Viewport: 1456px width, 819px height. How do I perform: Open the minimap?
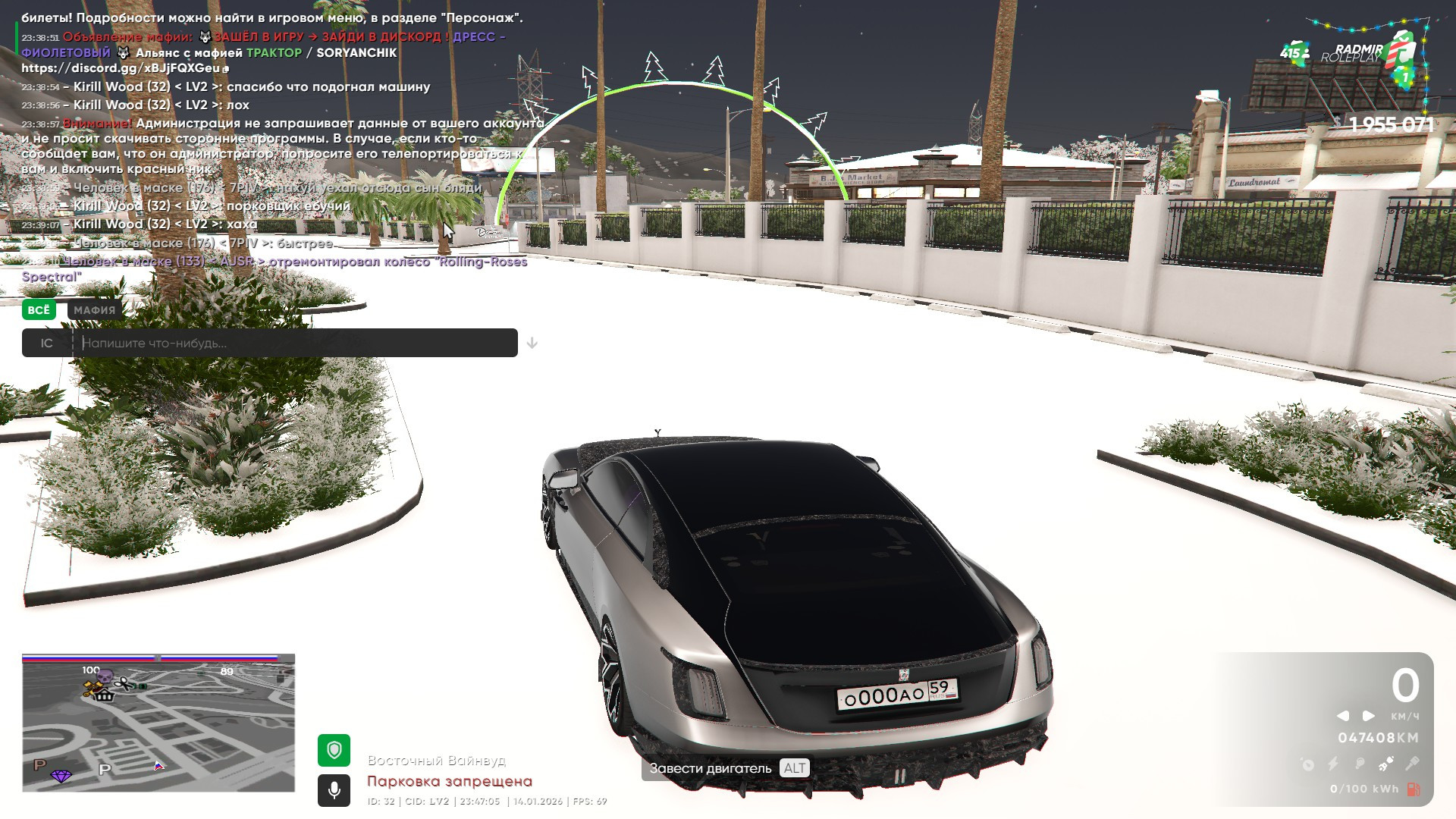(x=158, y=723)
